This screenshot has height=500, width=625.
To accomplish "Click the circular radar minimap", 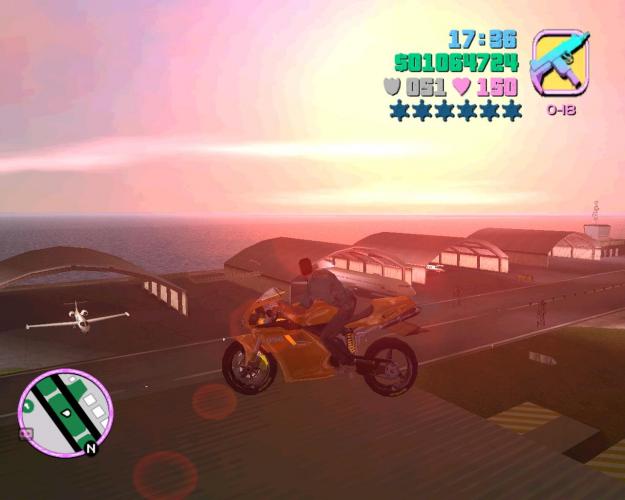I will click(64, 413).
